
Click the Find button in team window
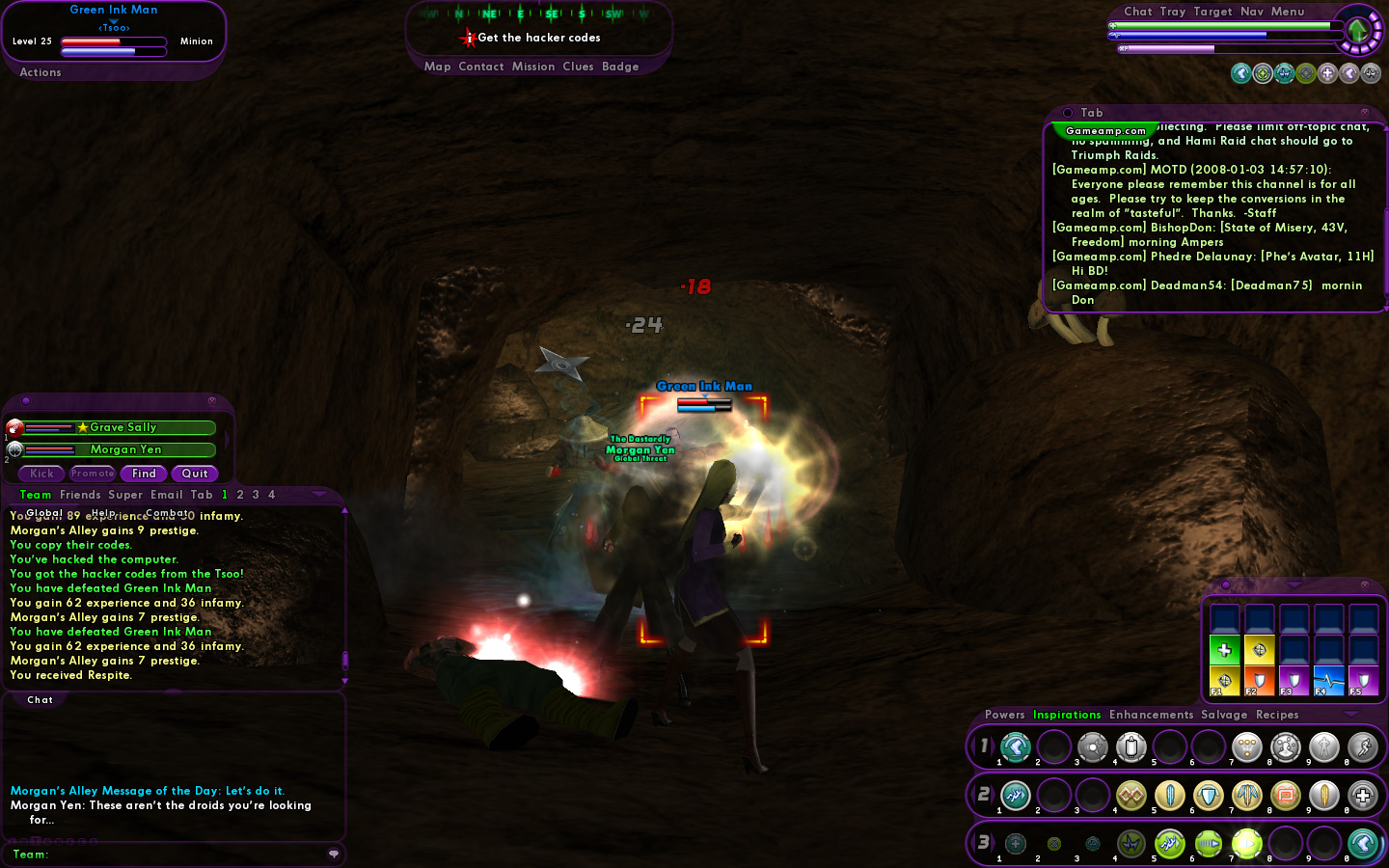[x=144, y=474]
